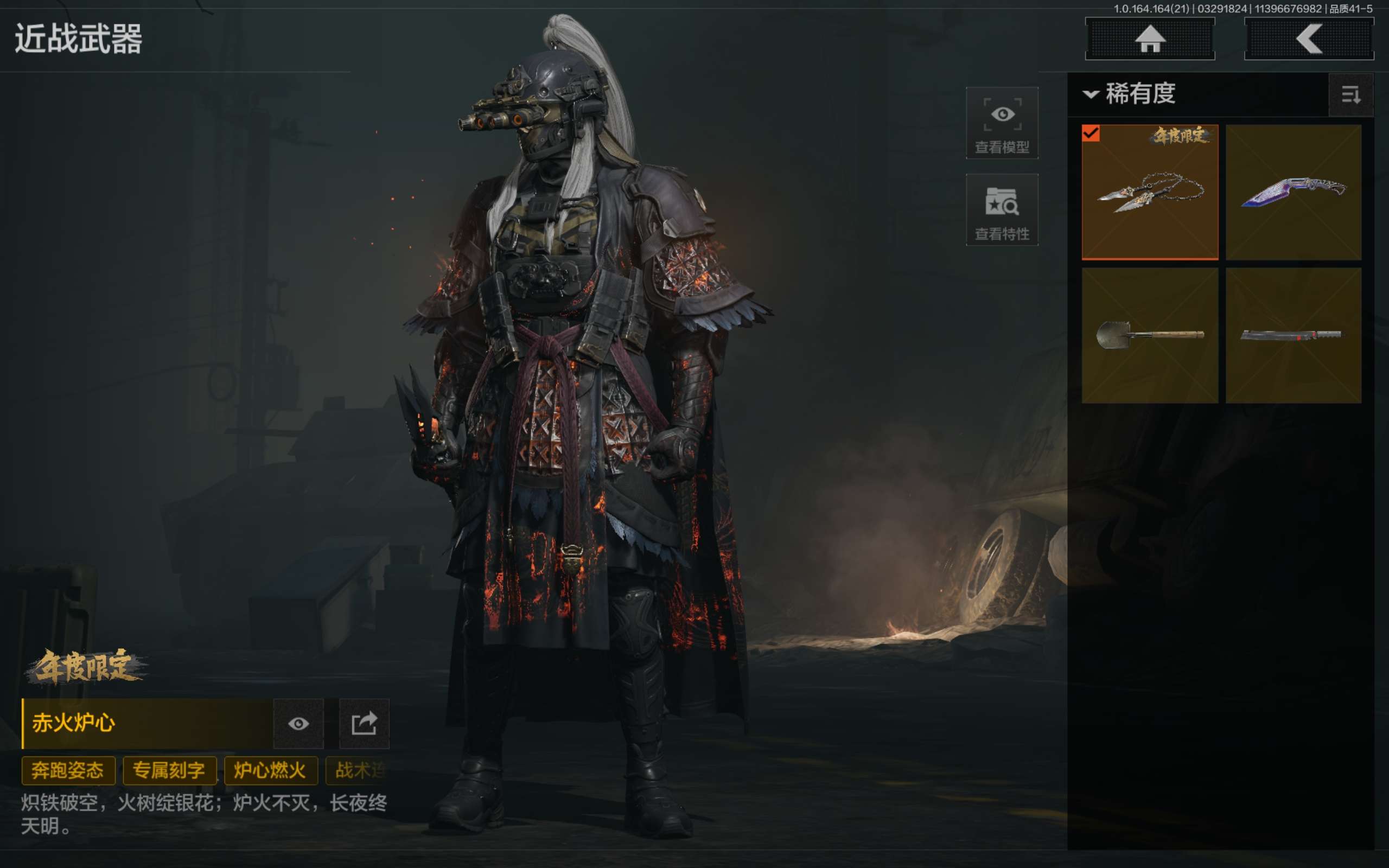This screenshot has height=868, width=1389.
Task: Toggle the sort order icon
Action: click(1350, 95)
